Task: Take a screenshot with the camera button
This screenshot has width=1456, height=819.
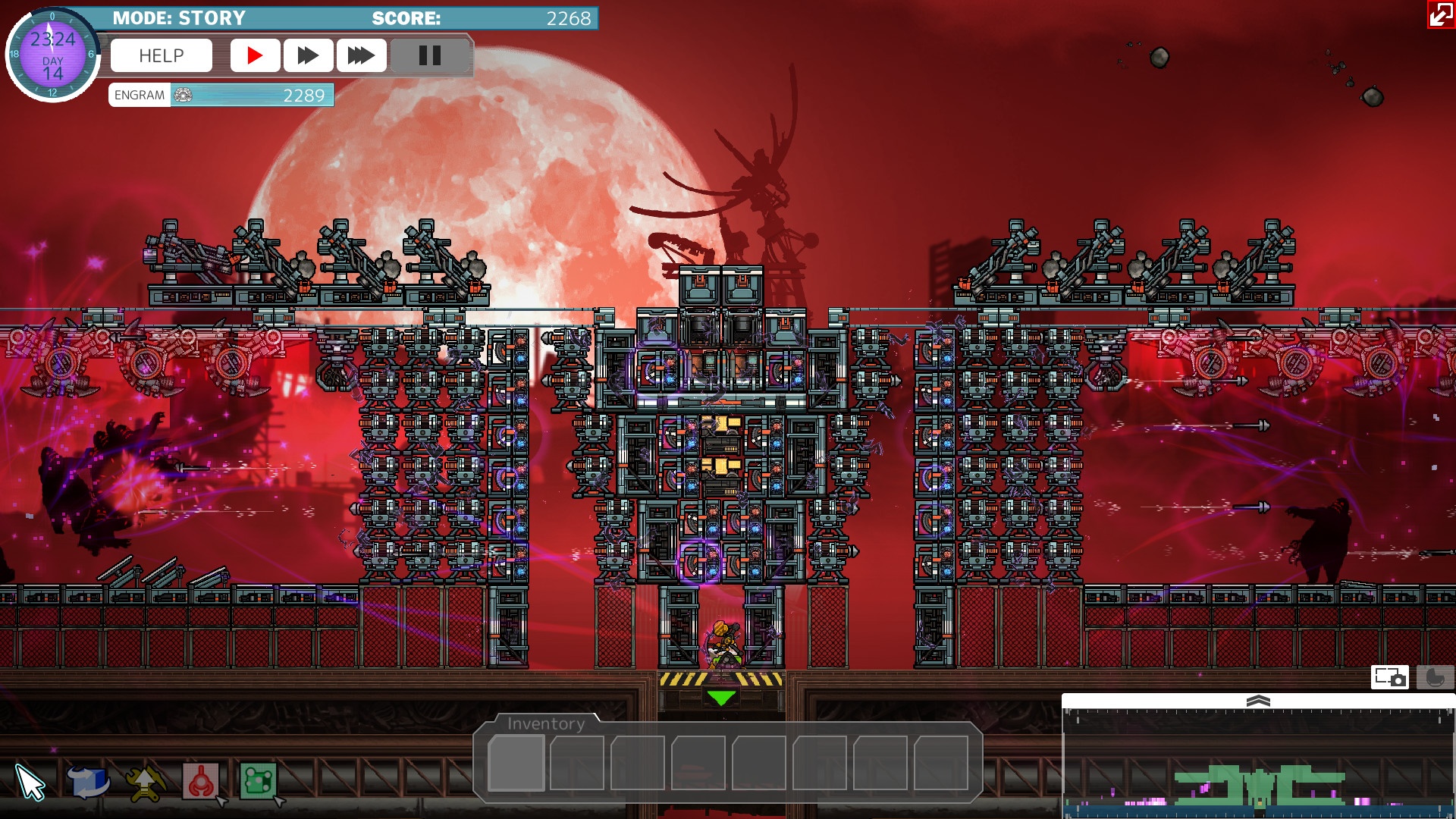Action: click(1389, 677)
